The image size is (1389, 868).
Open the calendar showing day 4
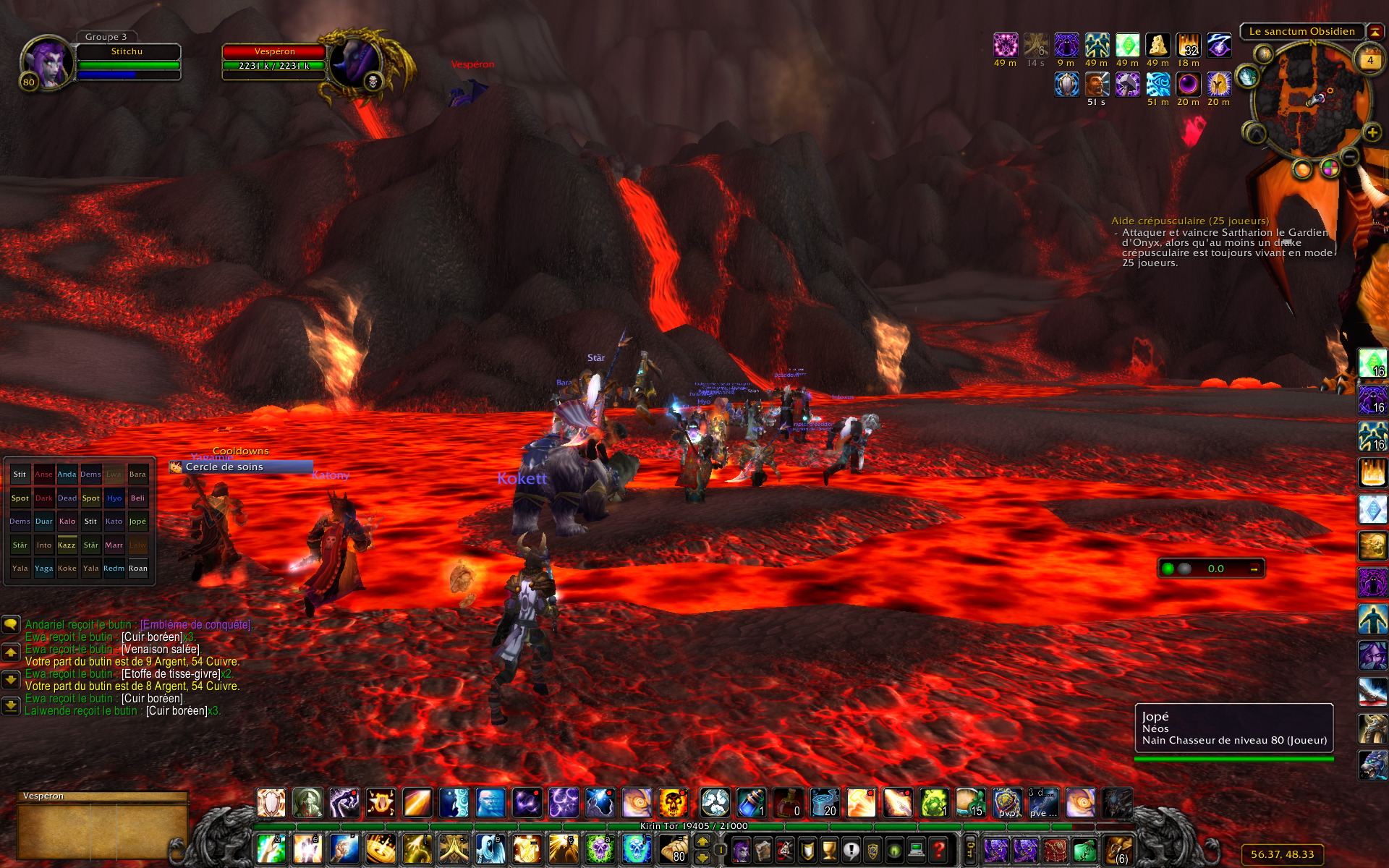coord(1369,61)
